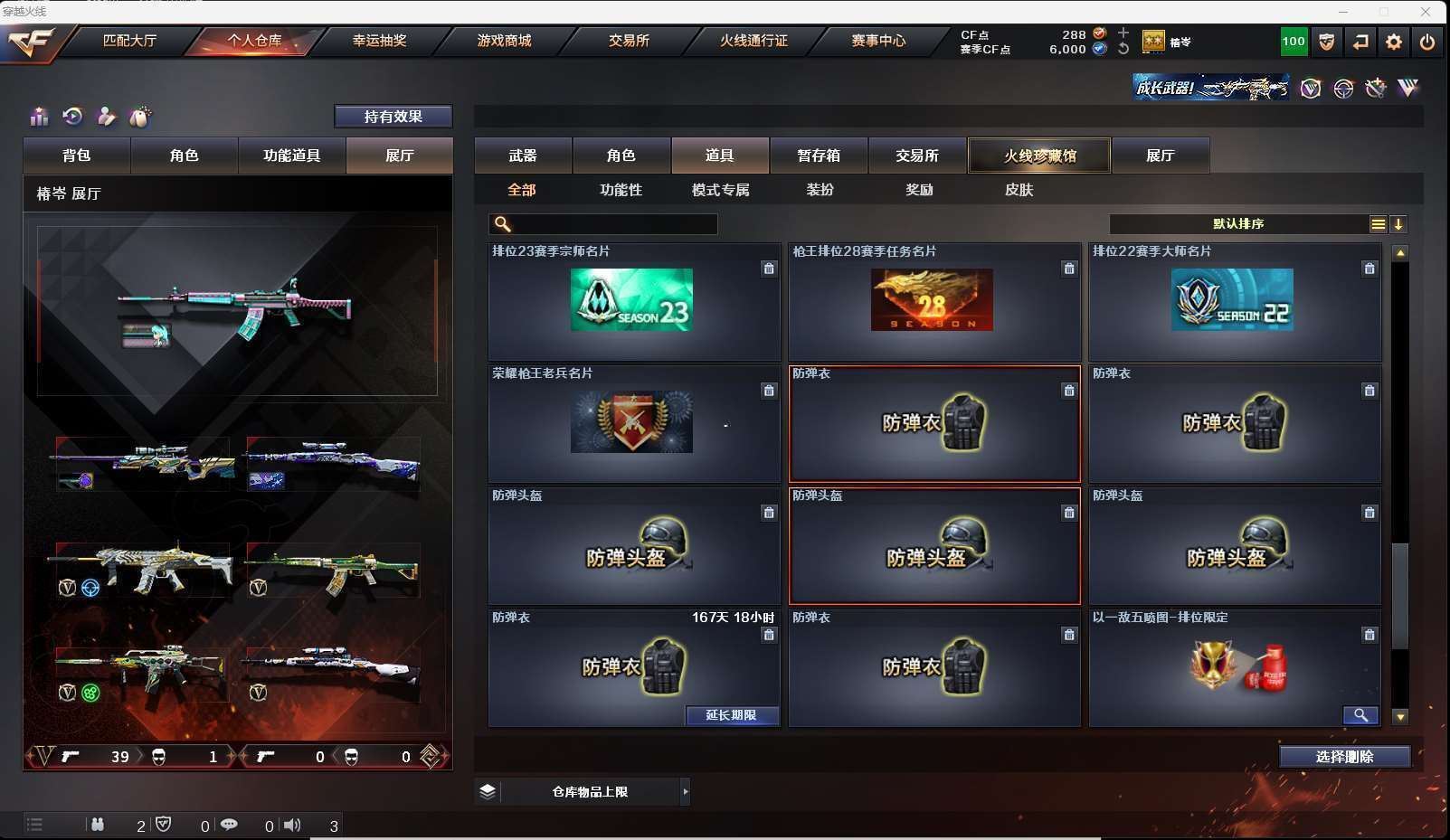Click the 选择删除 button
The height and width of the screenshot is (840, 1450).
[1344, 757]
